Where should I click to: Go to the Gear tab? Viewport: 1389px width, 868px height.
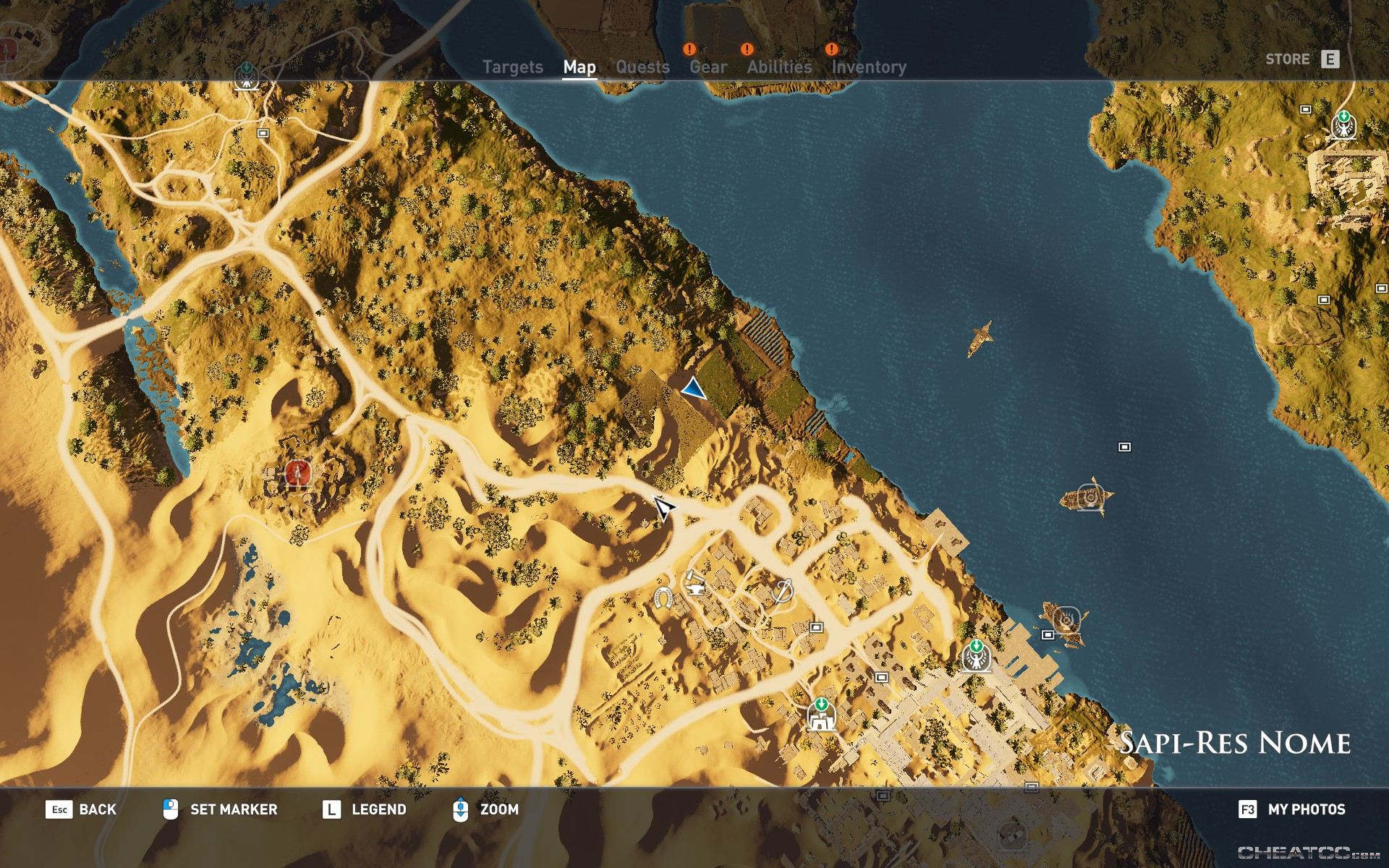pyautogui.click(x=708, y=67)
